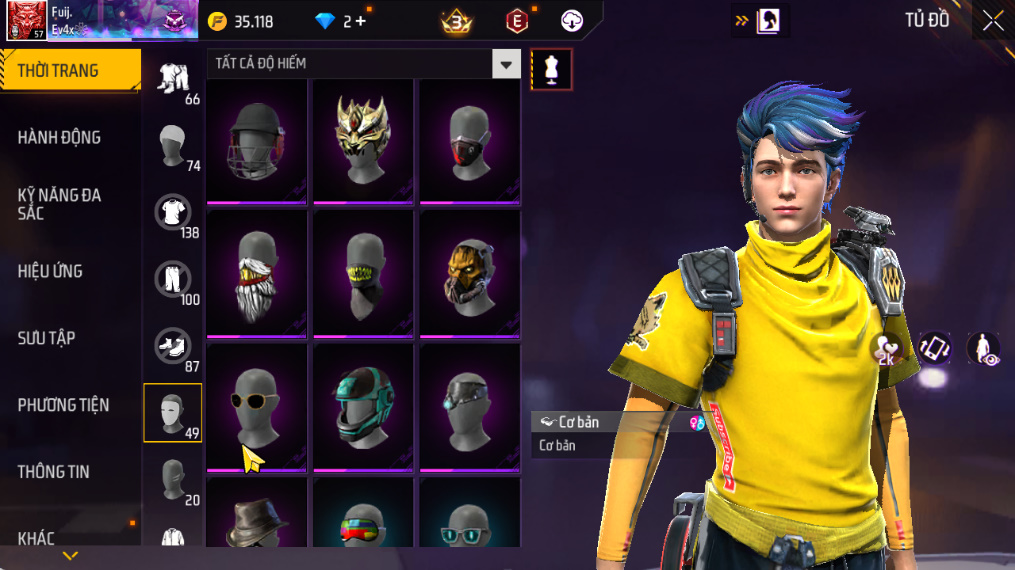Pick the teal motorcycle helmet
The image size is (1015, 570).
pos(363,405)
